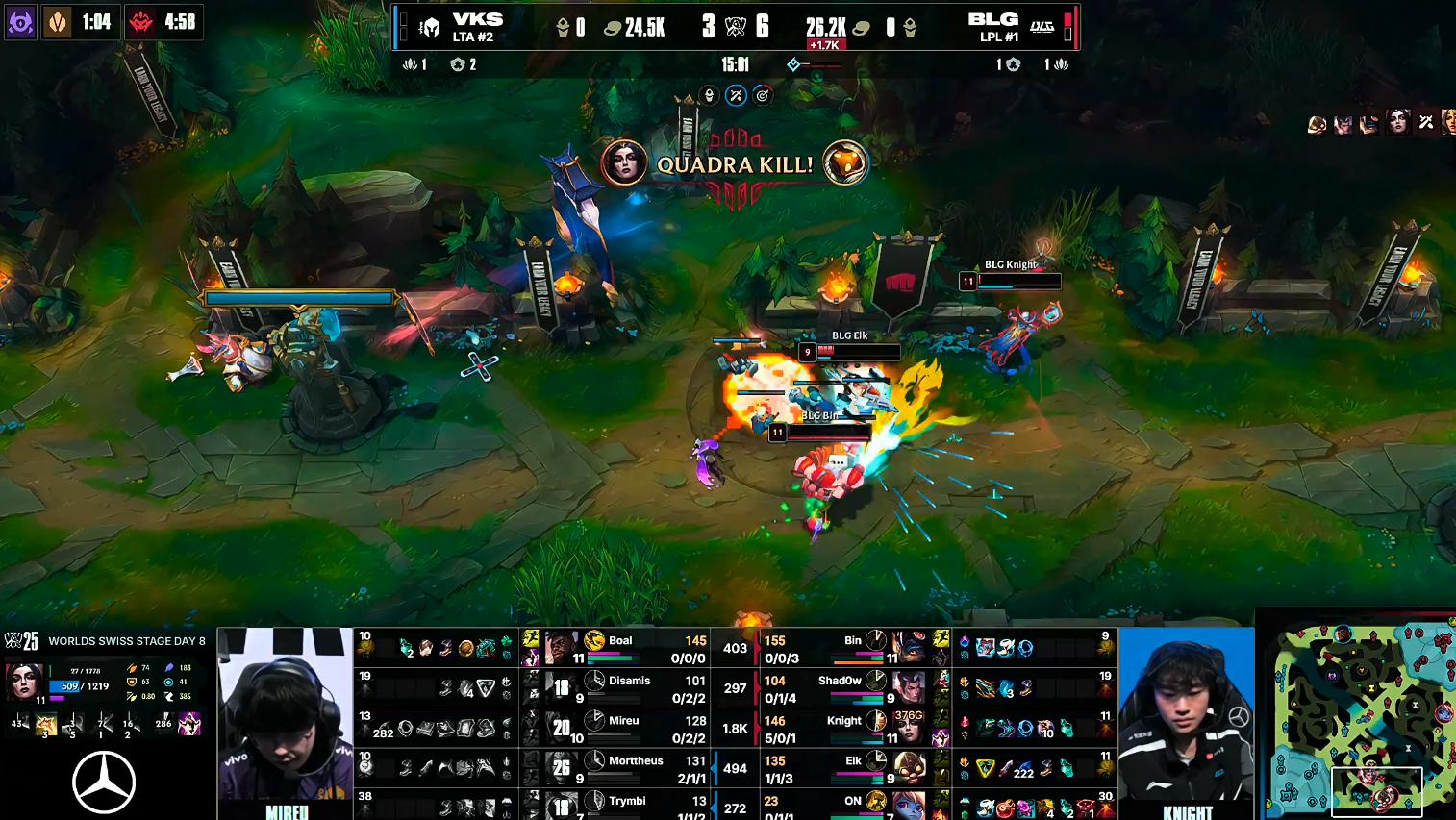Click the crossed-swords icon below the game timer

coord(736,95)
